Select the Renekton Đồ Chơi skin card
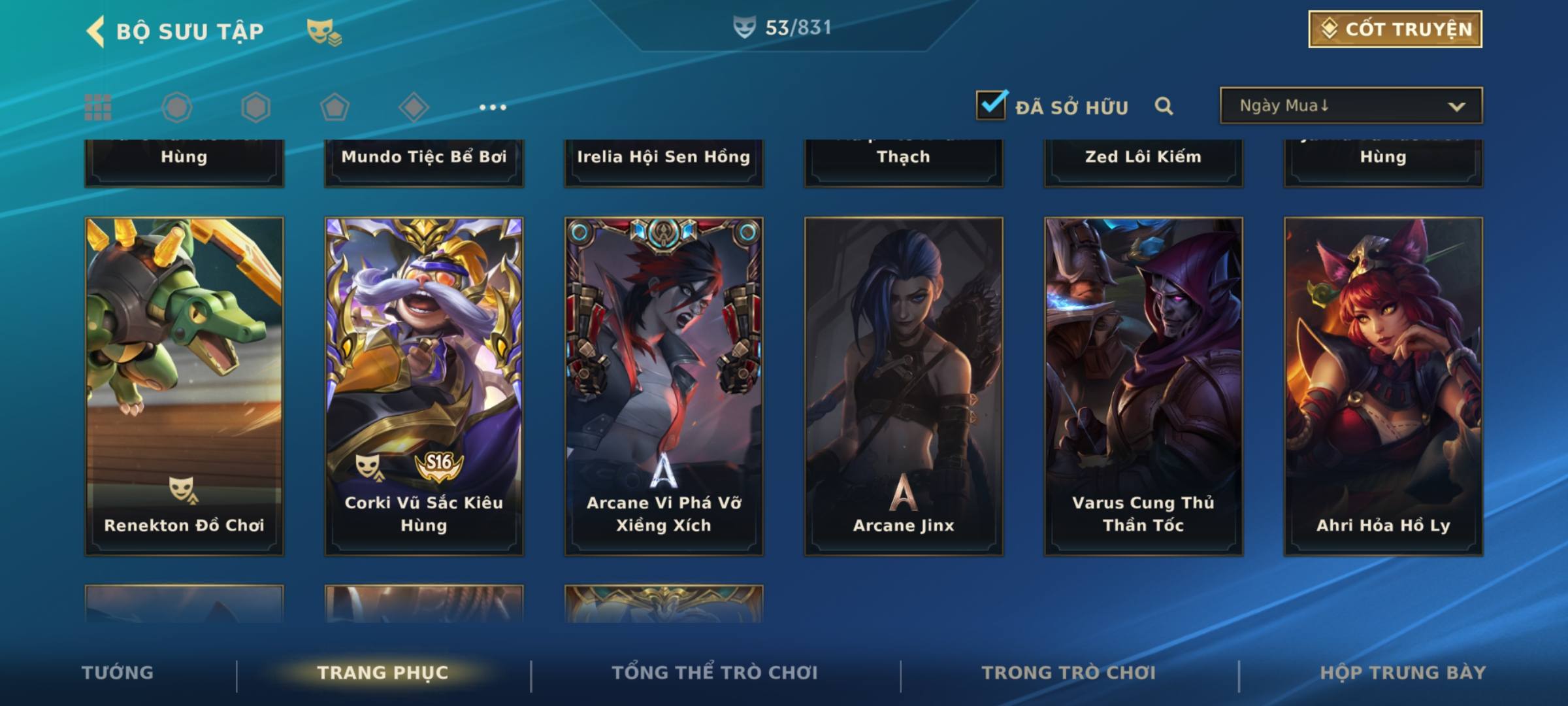The height and width of the screenshot is (706, 1568). click(184, 386)
